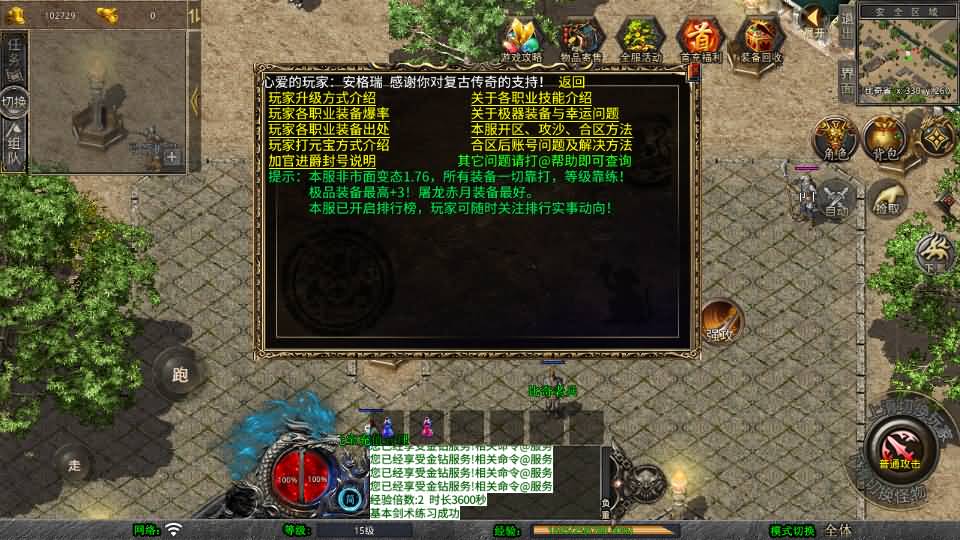Open 合区后账号问题及解决方法 entry

tap(551, 145)
